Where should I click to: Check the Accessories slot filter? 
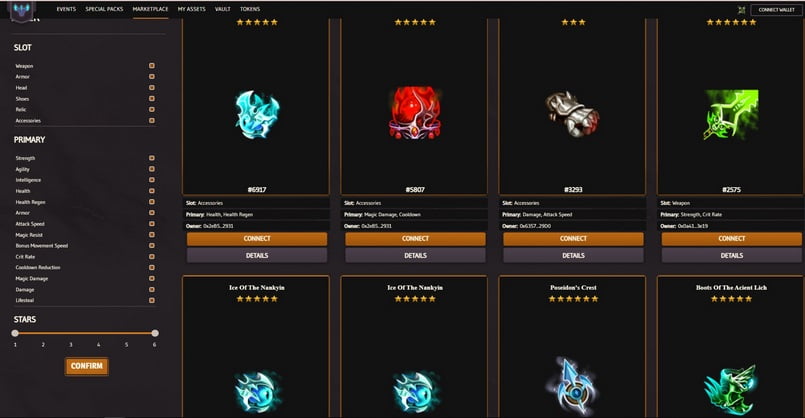152,121
